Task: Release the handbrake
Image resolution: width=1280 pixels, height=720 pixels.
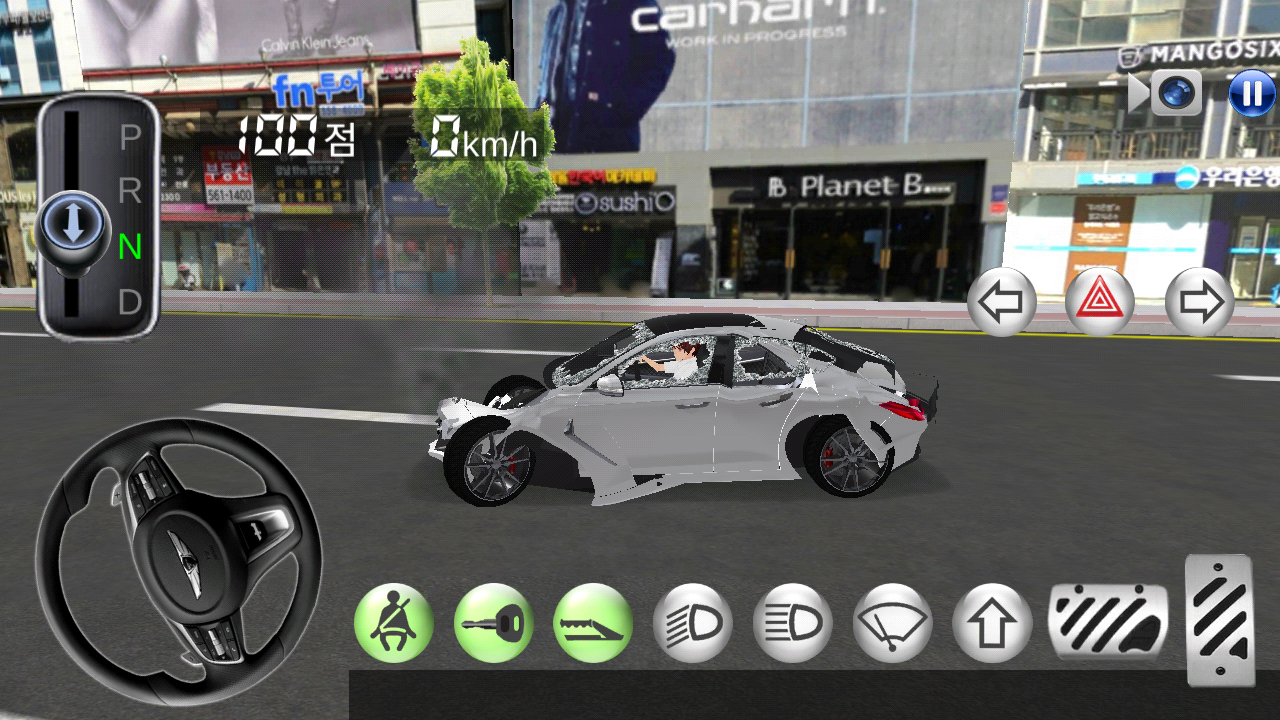Action: [x=594, y=622]
